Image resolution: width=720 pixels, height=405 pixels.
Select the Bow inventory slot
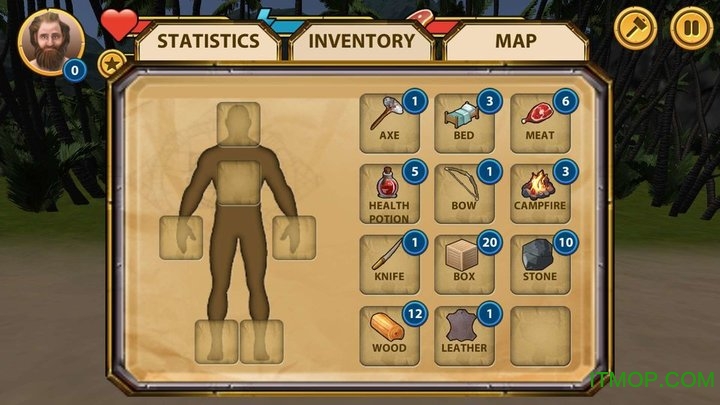[465, 193]
